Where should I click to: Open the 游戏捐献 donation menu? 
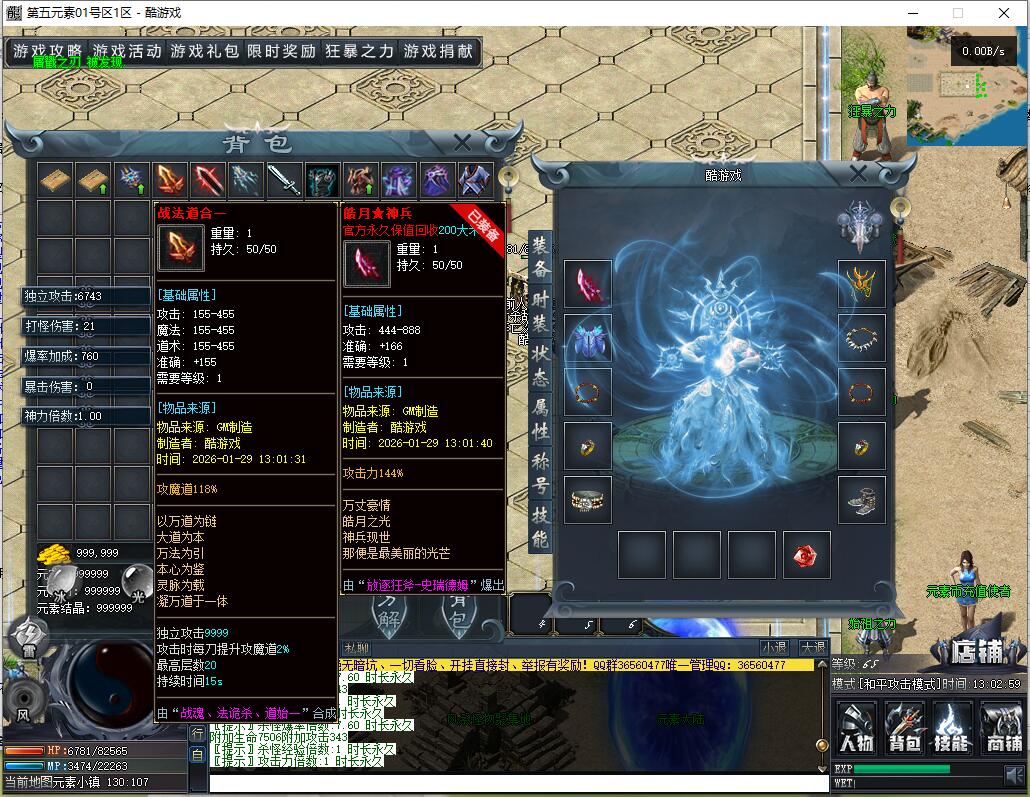pyautogui.click(x=438, y=51)
